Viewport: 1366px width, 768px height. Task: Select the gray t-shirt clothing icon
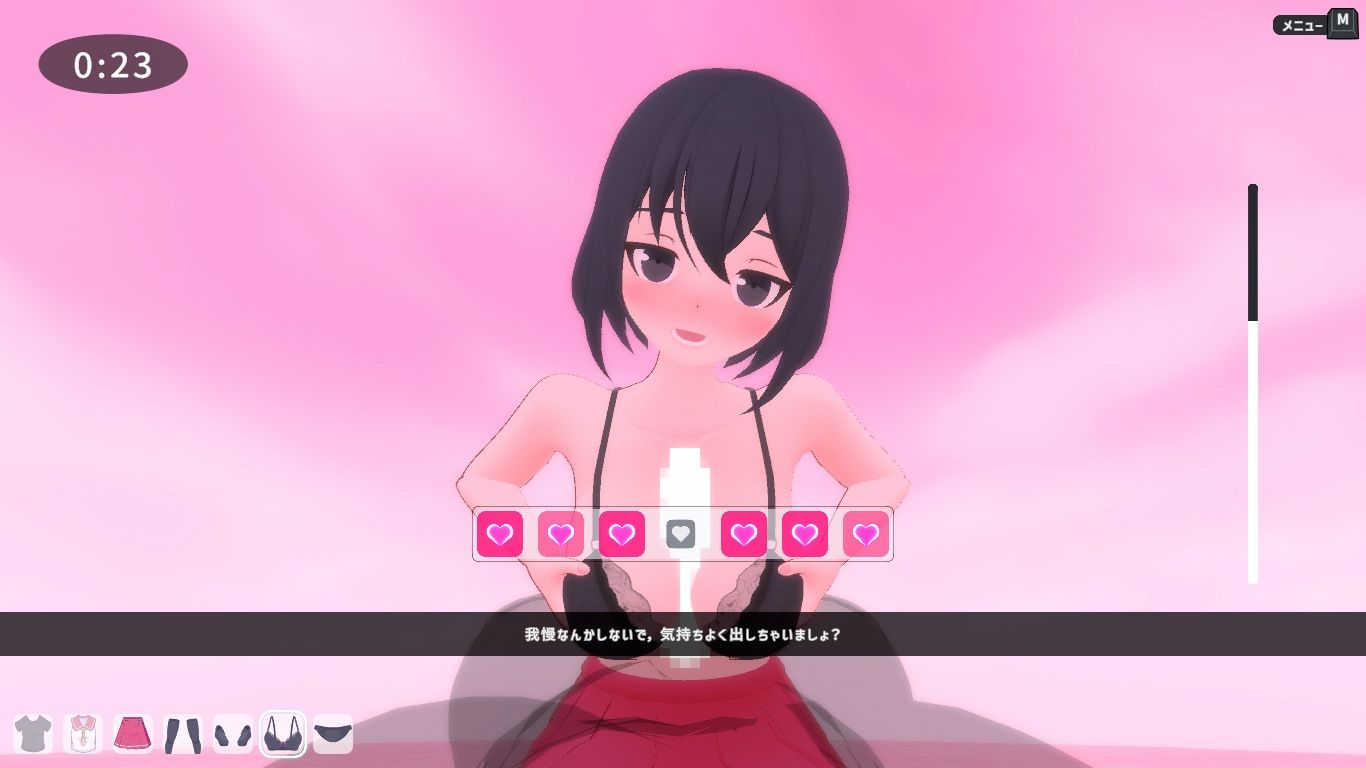[33, 733]
